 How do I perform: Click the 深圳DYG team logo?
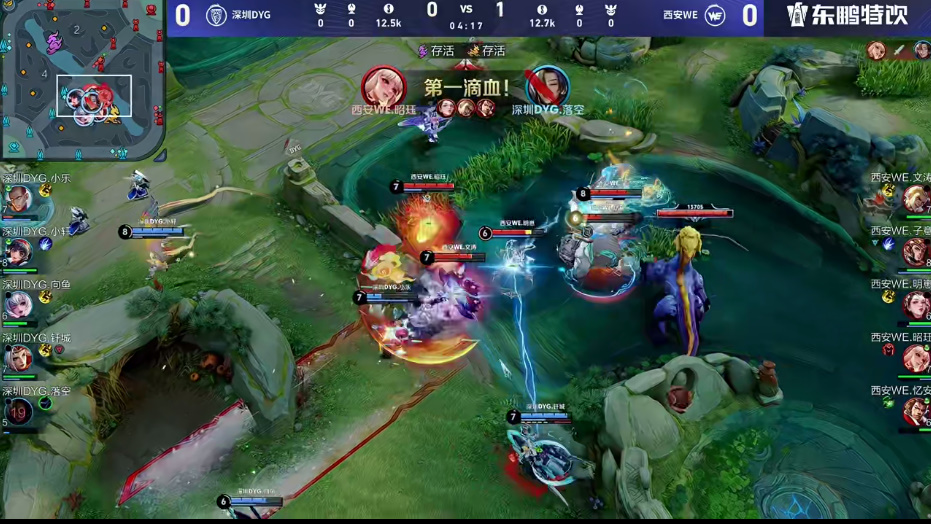215,15
